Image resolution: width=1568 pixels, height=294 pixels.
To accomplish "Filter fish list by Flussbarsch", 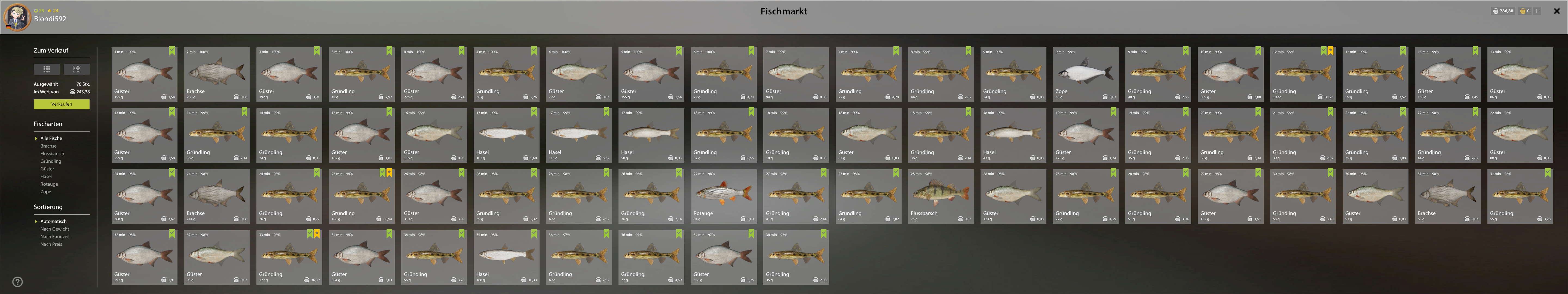I will point(52,153).
